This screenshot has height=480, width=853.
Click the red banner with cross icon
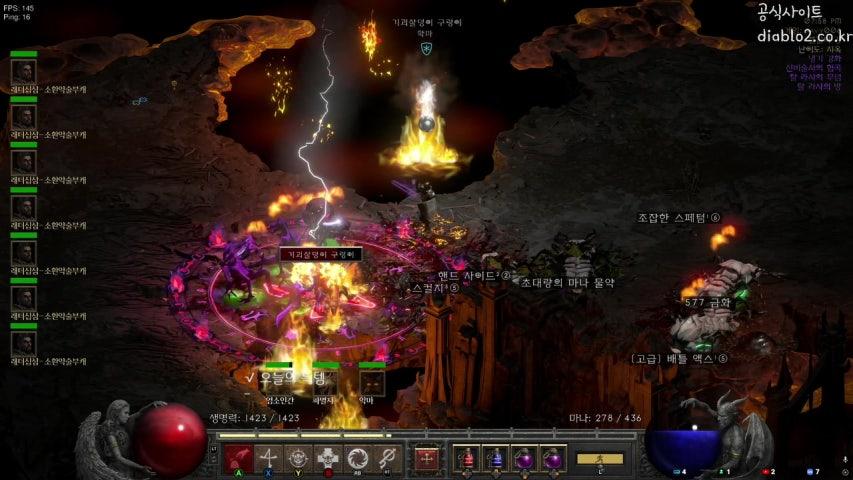[427, 459]
